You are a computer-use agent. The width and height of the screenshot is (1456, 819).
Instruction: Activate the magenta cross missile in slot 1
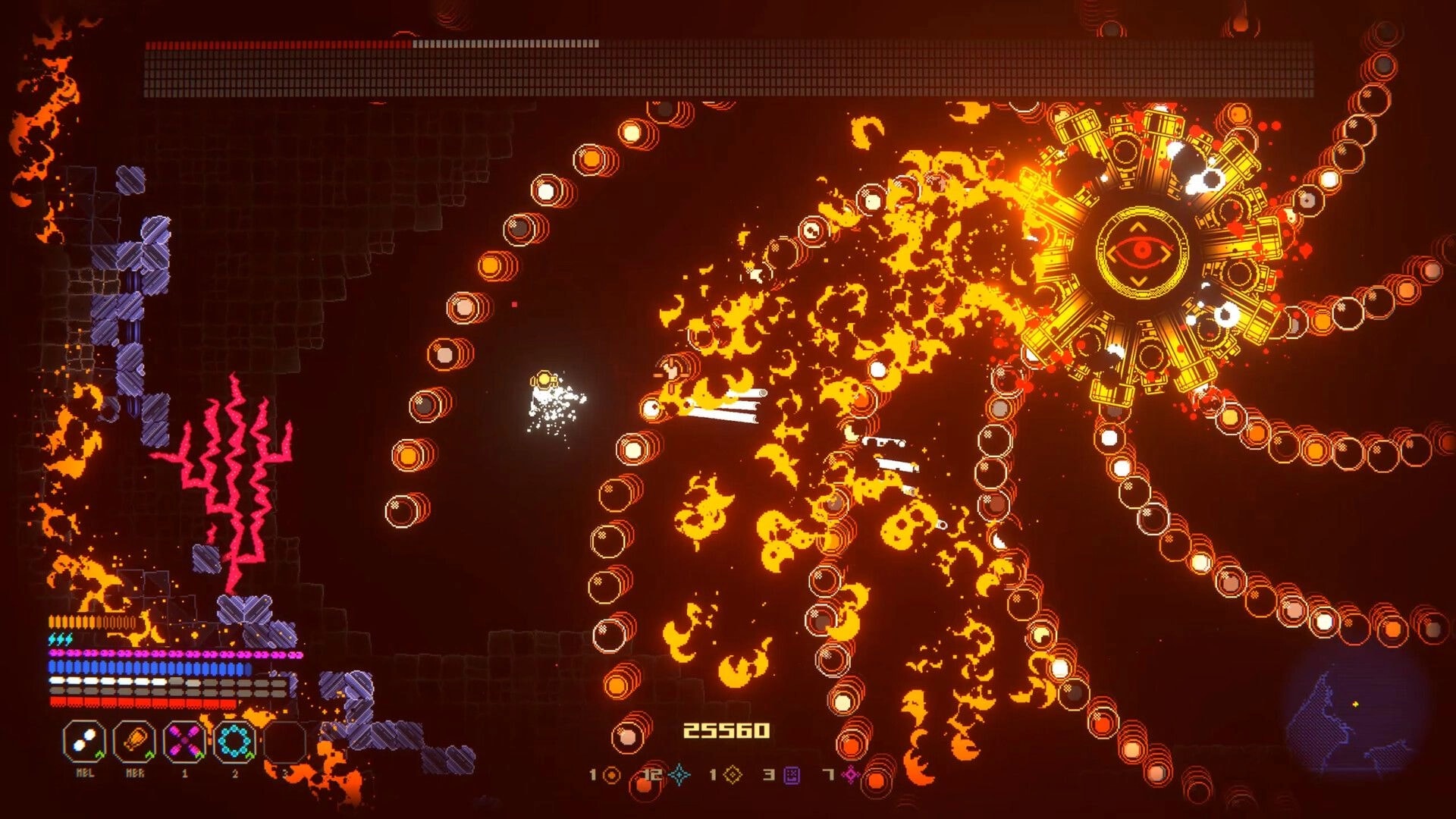click(x=184, y=739)
